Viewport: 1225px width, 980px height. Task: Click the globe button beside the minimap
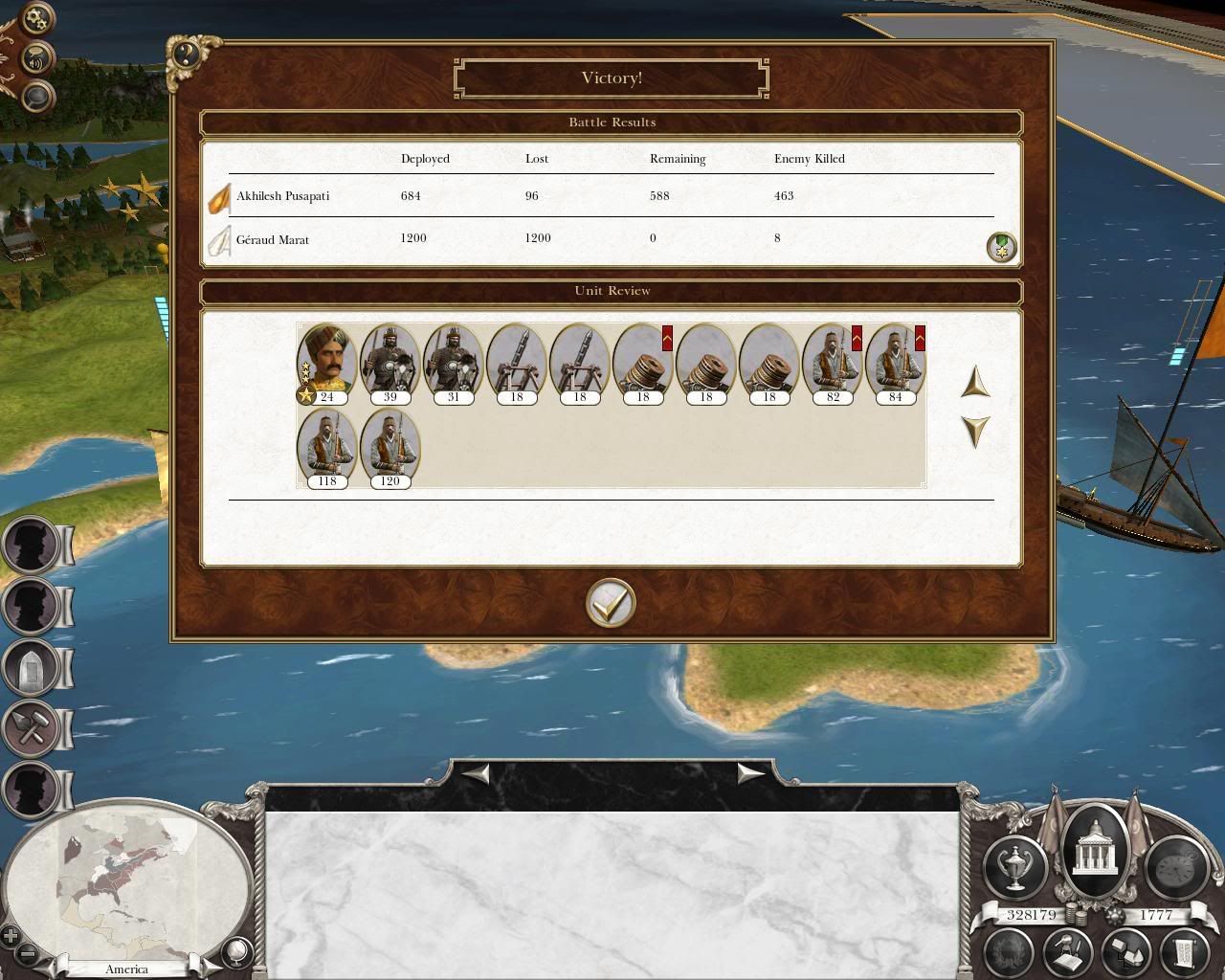(x=235, y=951)
